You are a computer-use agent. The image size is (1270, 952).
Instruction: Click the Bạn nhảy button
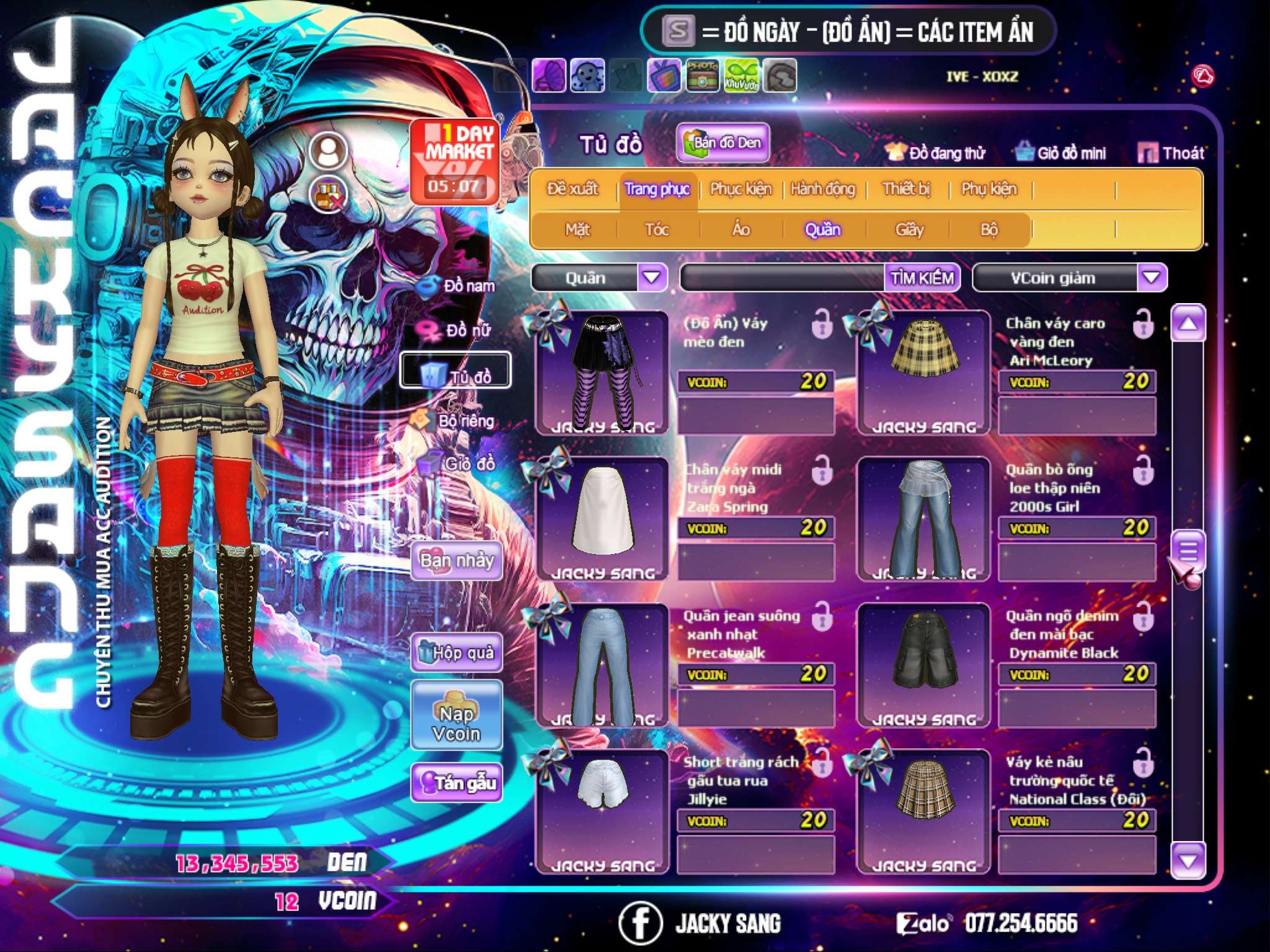[456, 561]
